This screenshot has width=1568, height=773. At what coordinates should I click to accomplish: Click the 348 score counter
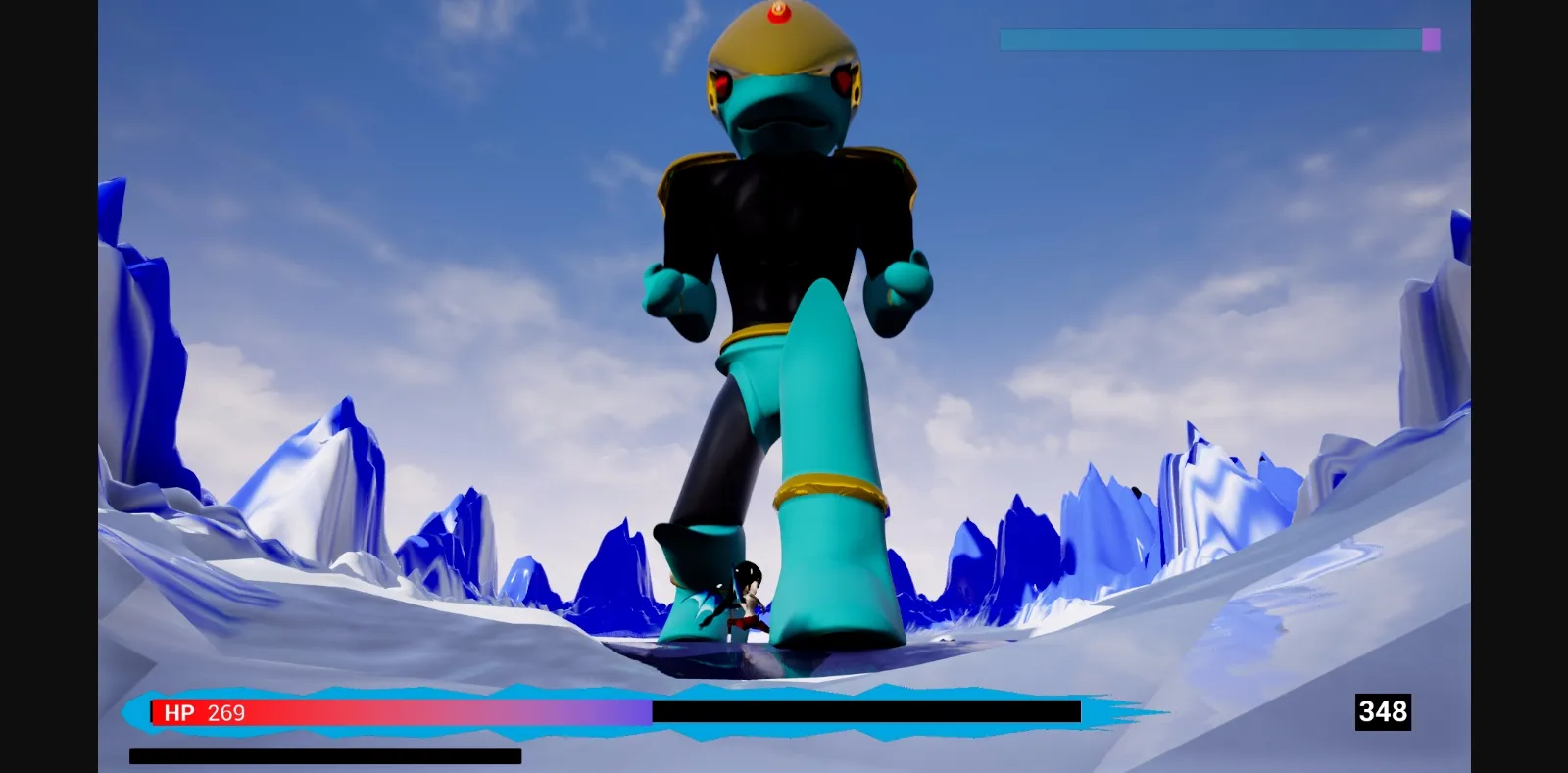point(1383,712)
